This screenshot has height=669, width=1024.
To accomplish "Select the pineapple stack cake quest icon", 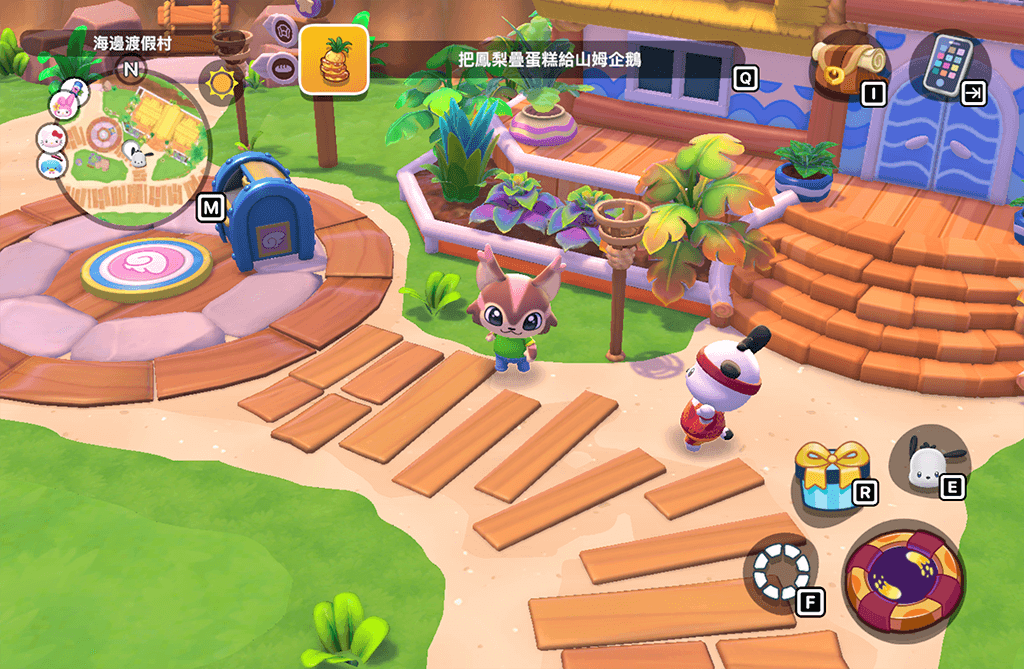I will (334, 61).
